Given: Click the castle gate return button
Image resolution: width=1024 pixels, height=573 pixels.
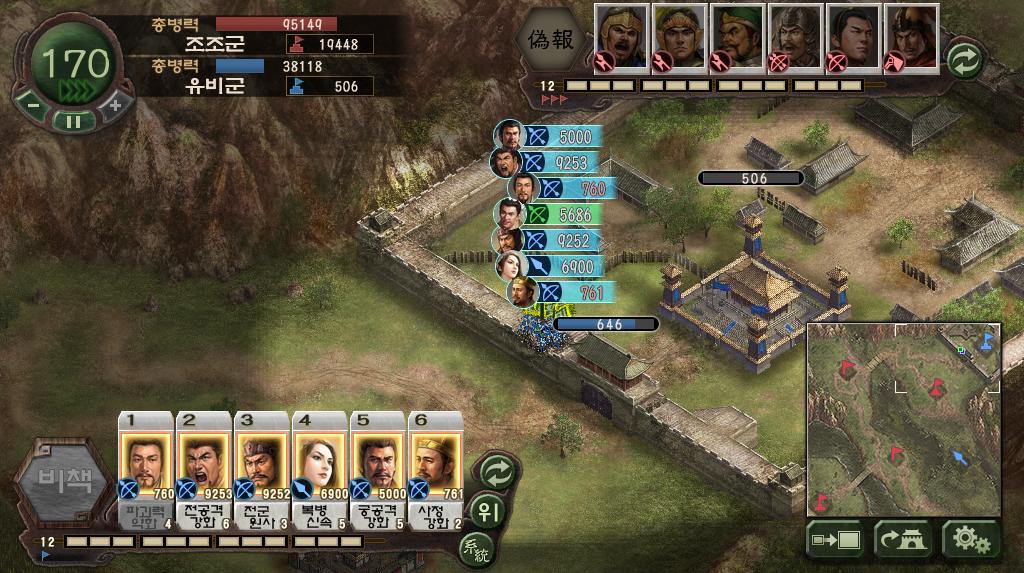Looking at the screenshot, I should (x=903, y=541).
